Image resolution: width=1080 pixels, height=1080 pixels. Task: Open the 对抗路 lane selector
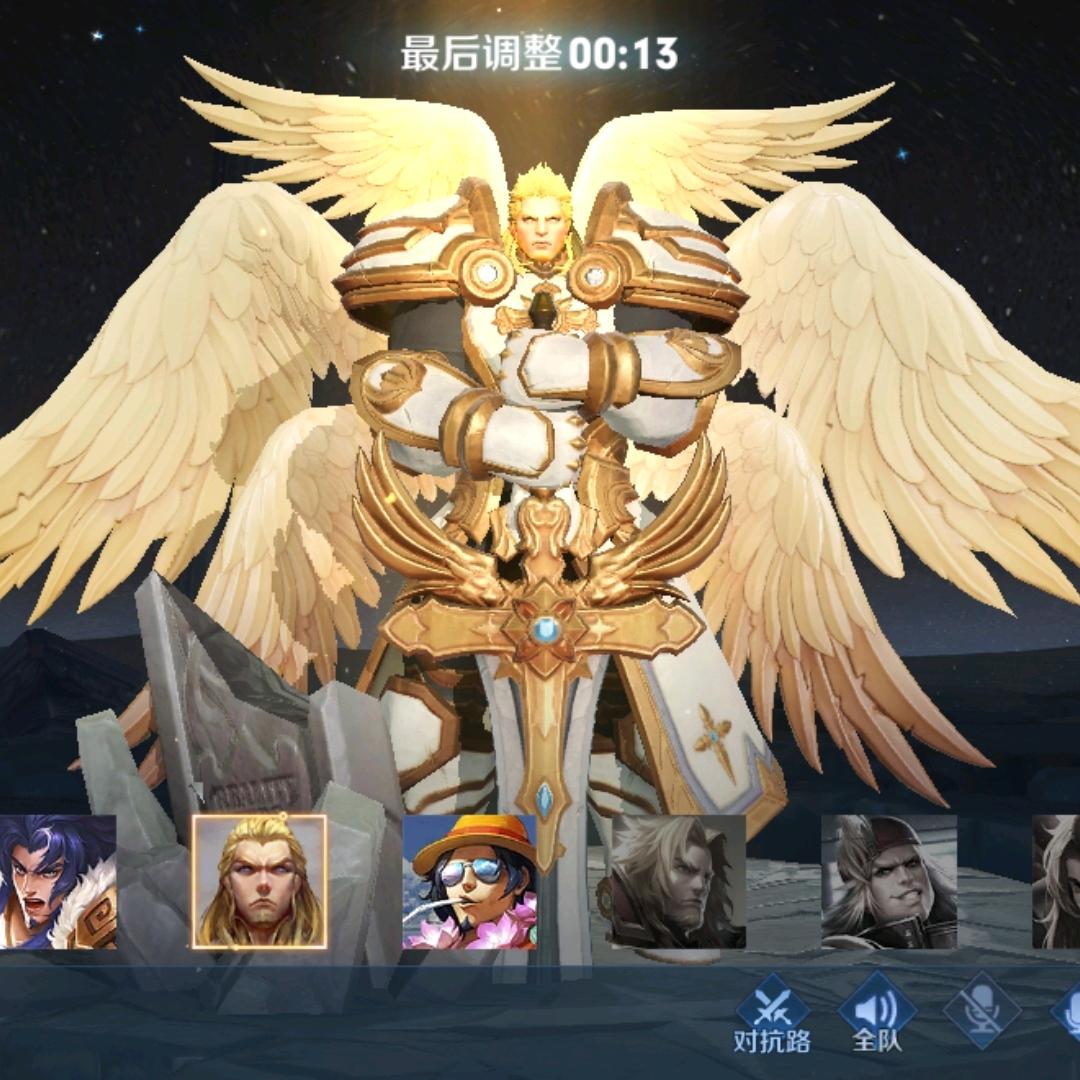(772, 1014)
